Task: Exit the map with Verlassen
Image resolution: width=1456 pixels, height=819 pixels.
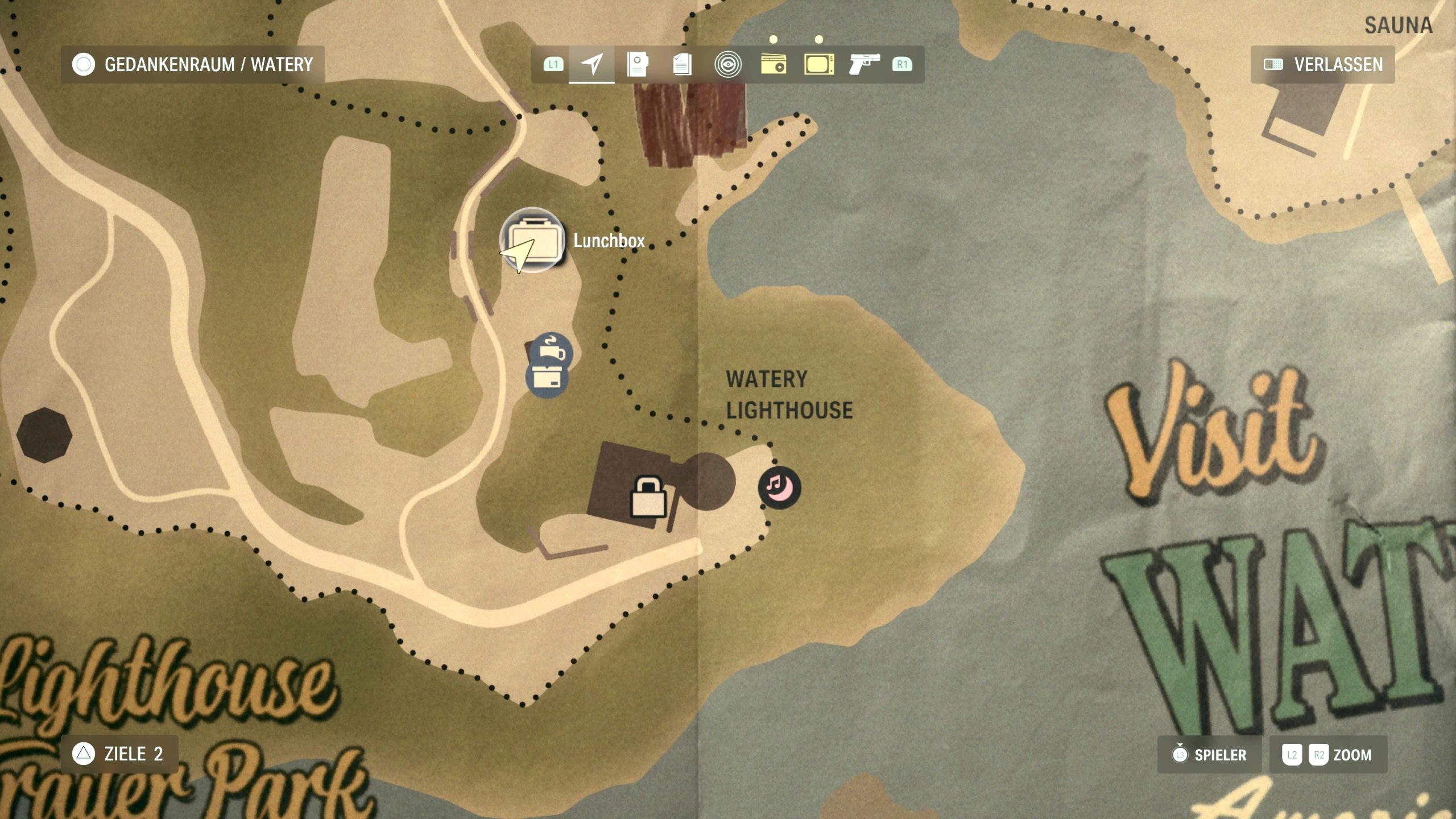Action: 1322,64
